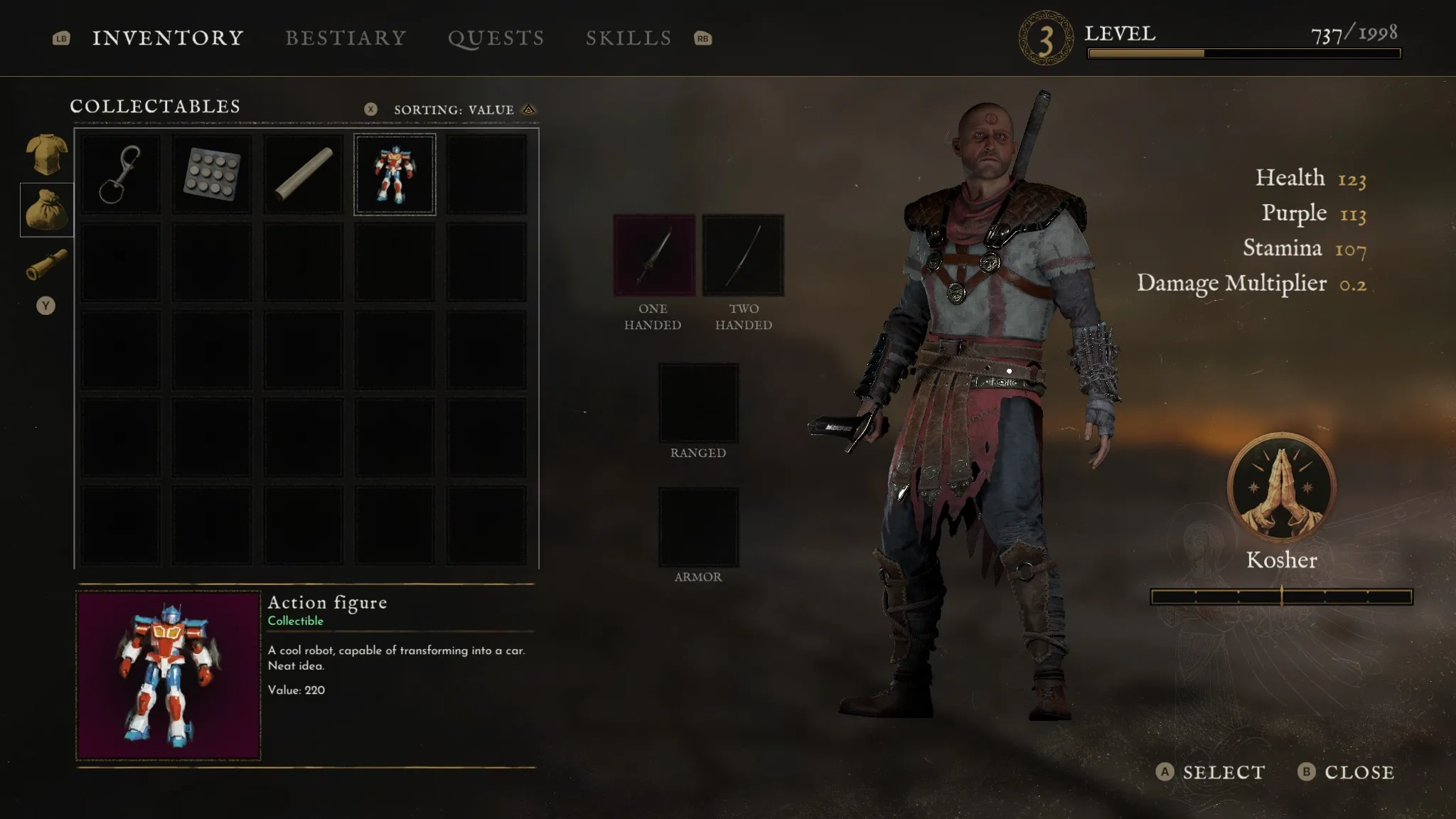
Task: View the Action figure preview image
Action: click(x=168, y=675)
